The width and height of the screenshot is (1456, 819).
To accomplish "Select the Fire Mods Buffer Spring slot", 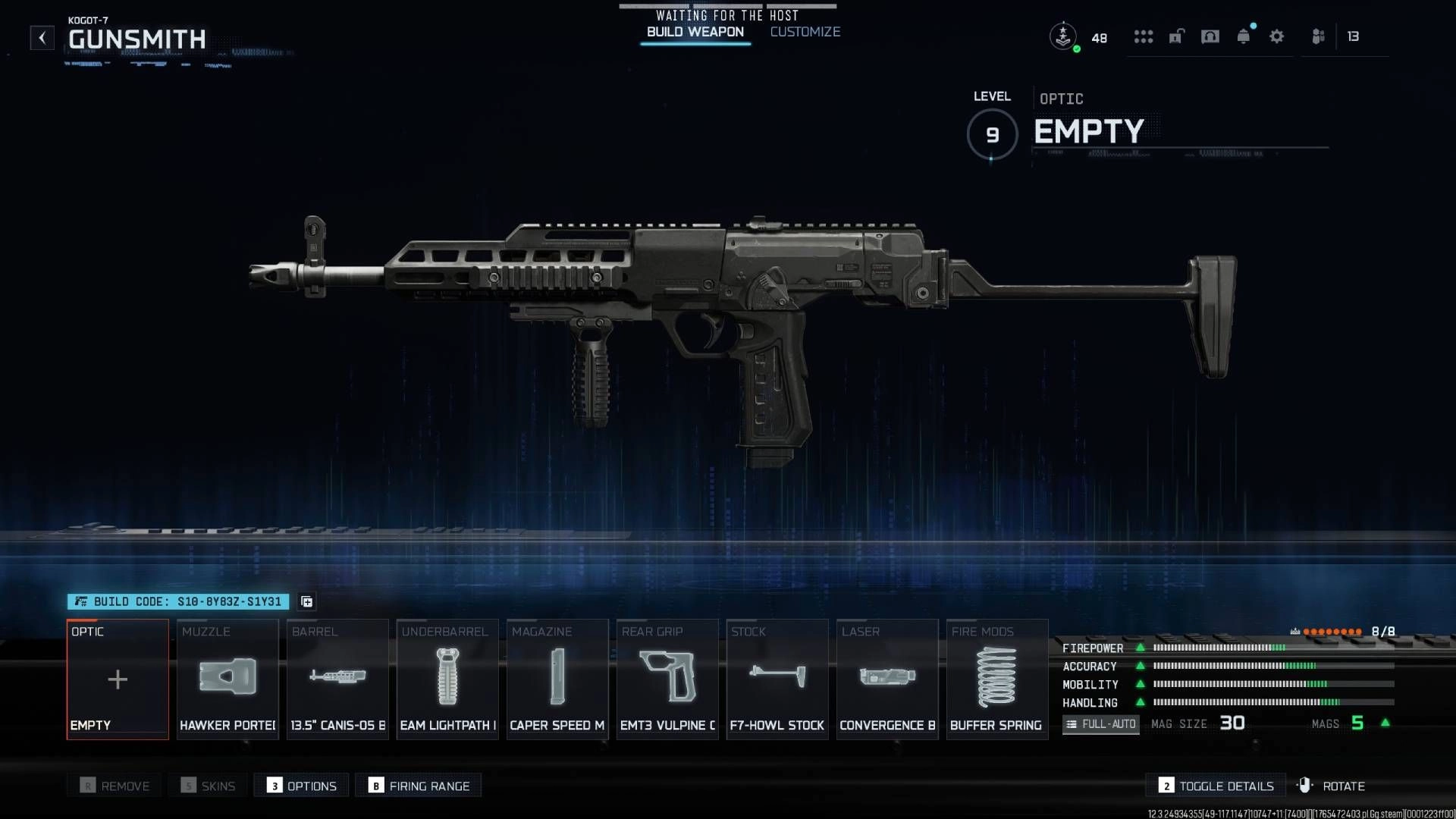I will pos(996,679).
